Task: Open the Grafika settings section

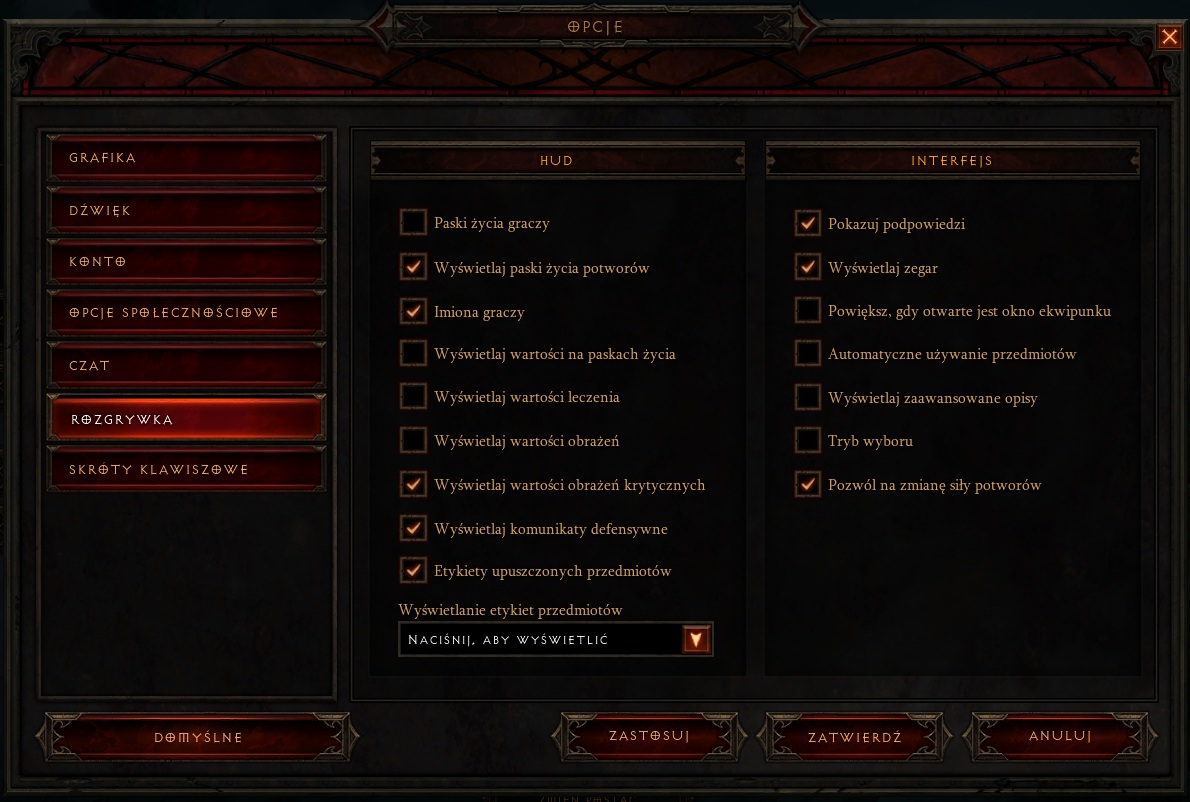Action: point(186,158)
